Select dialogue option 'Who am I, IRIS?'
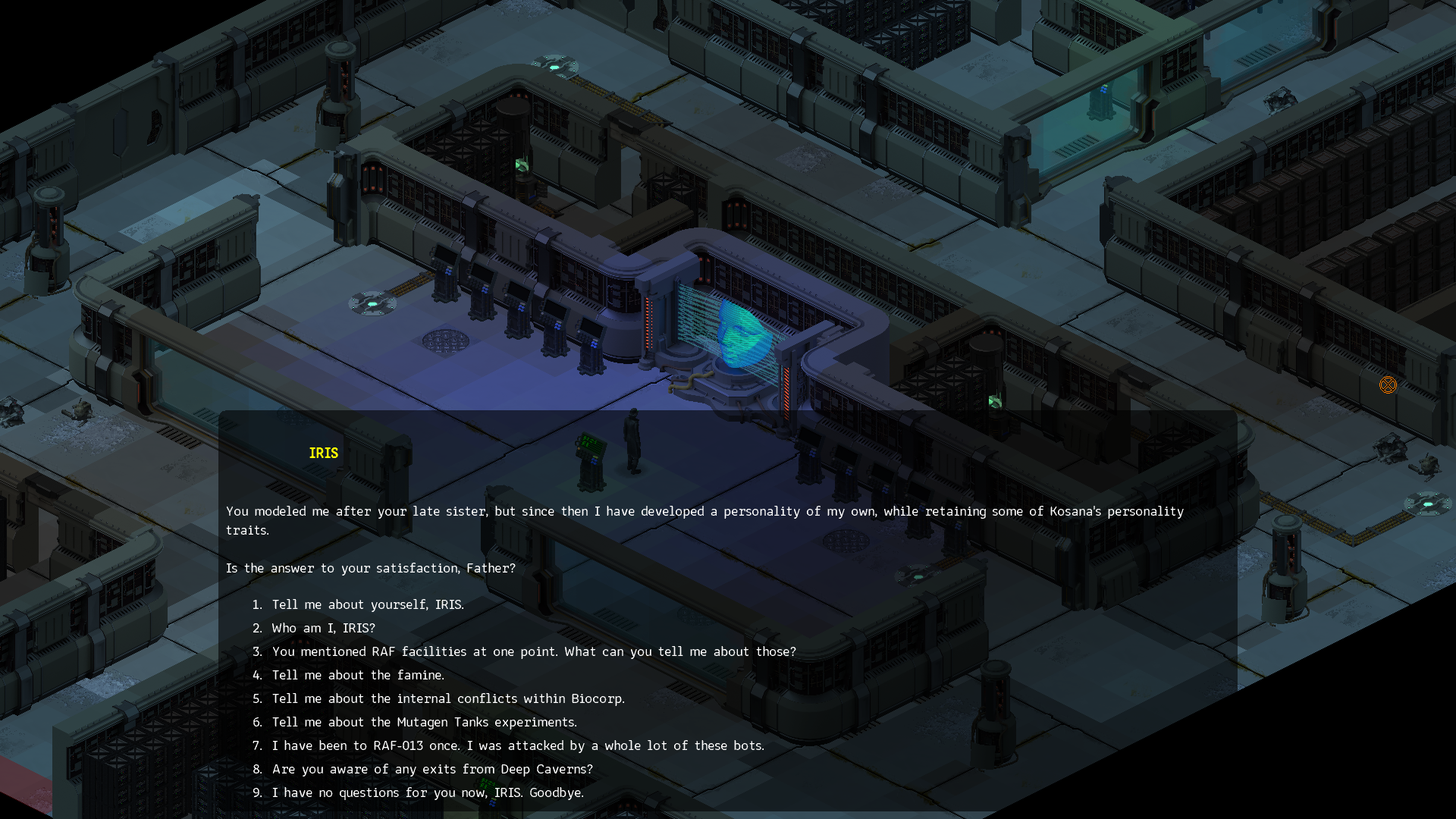 323,628
